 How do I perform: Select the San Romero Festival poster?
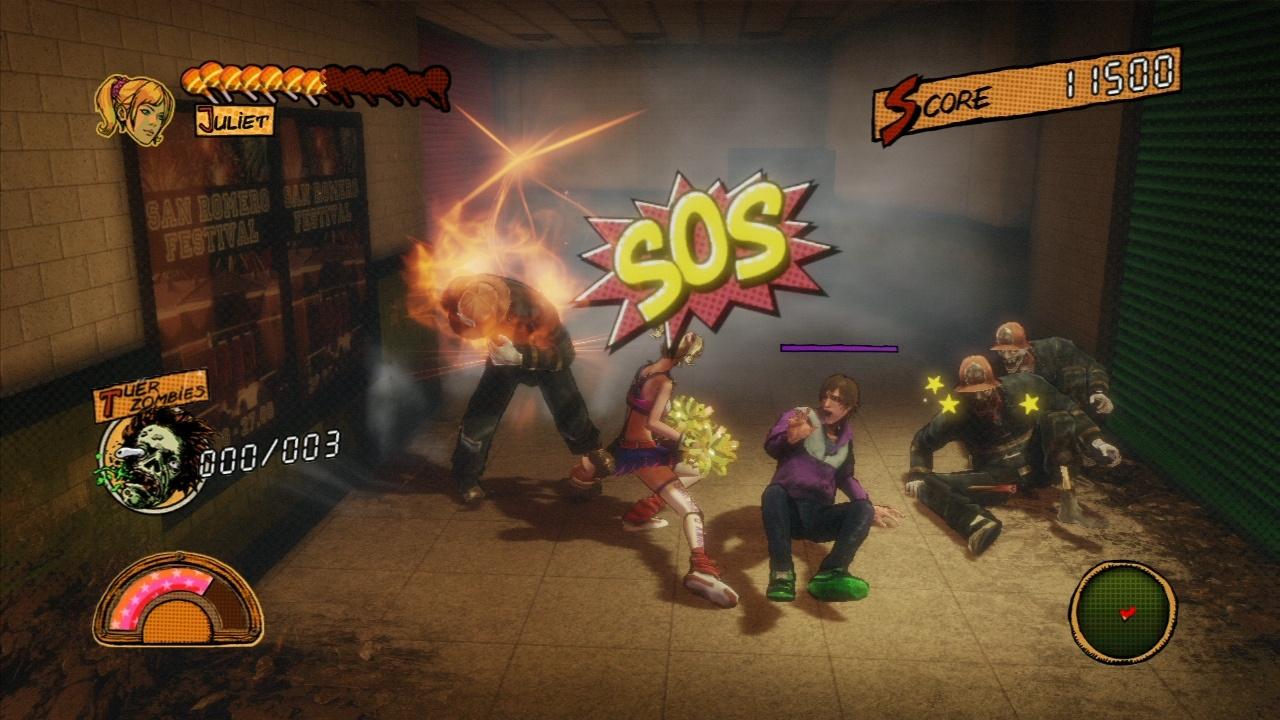click(x=210, y=230)
